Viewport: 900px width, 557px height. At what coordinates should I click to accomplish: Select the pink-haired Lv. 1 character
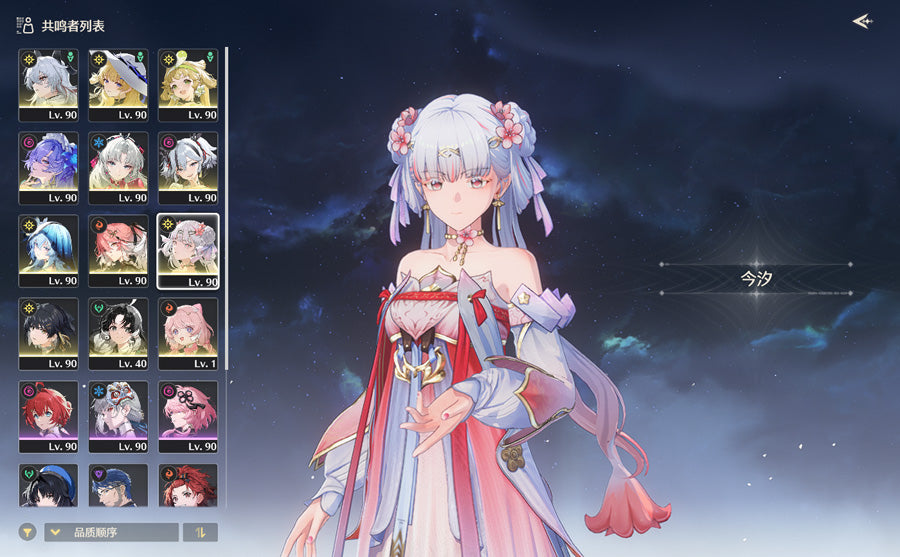(188, 327)
